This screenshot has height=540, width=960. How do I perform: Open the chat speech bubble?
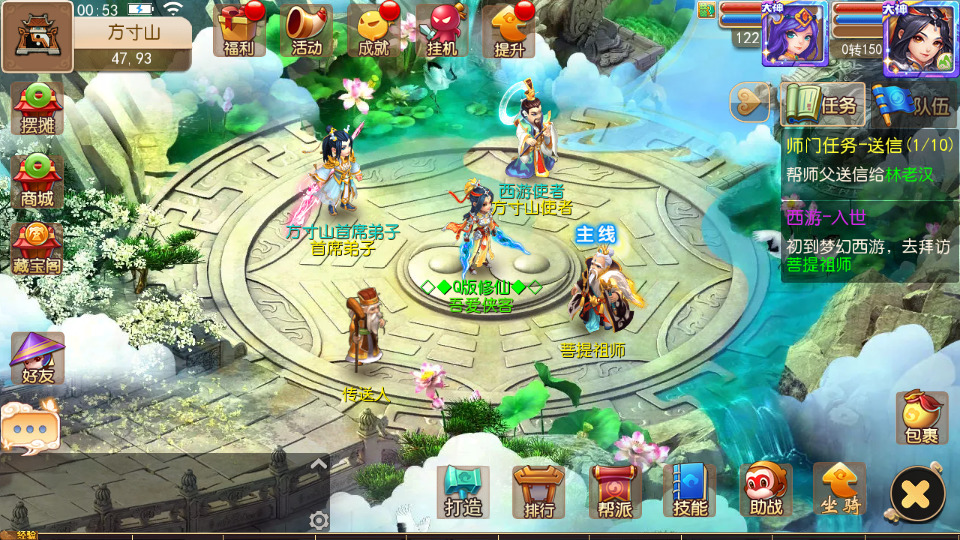(x=30, y=426)
